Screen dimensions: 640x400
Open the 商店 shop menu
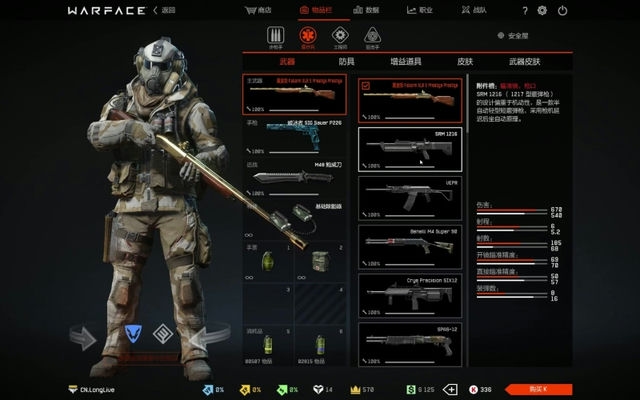(x=258, y=10)
